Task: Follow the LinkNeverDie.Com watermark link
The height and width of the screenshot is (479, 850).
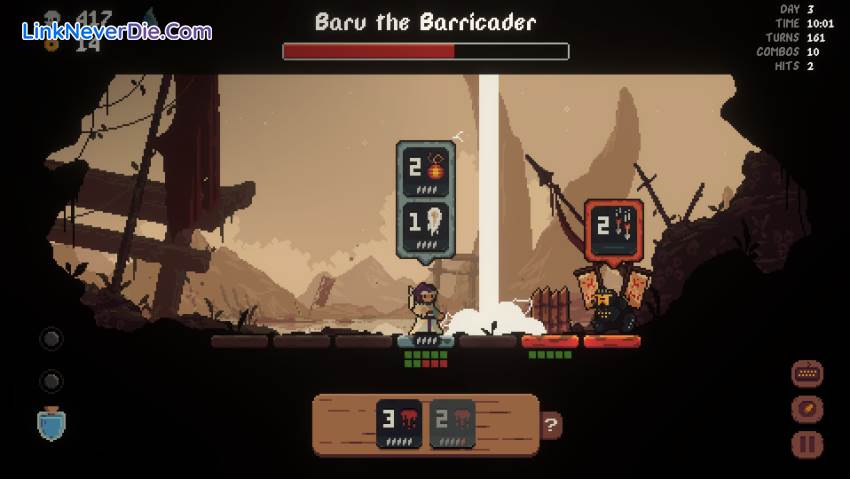Action: point(116,31)
